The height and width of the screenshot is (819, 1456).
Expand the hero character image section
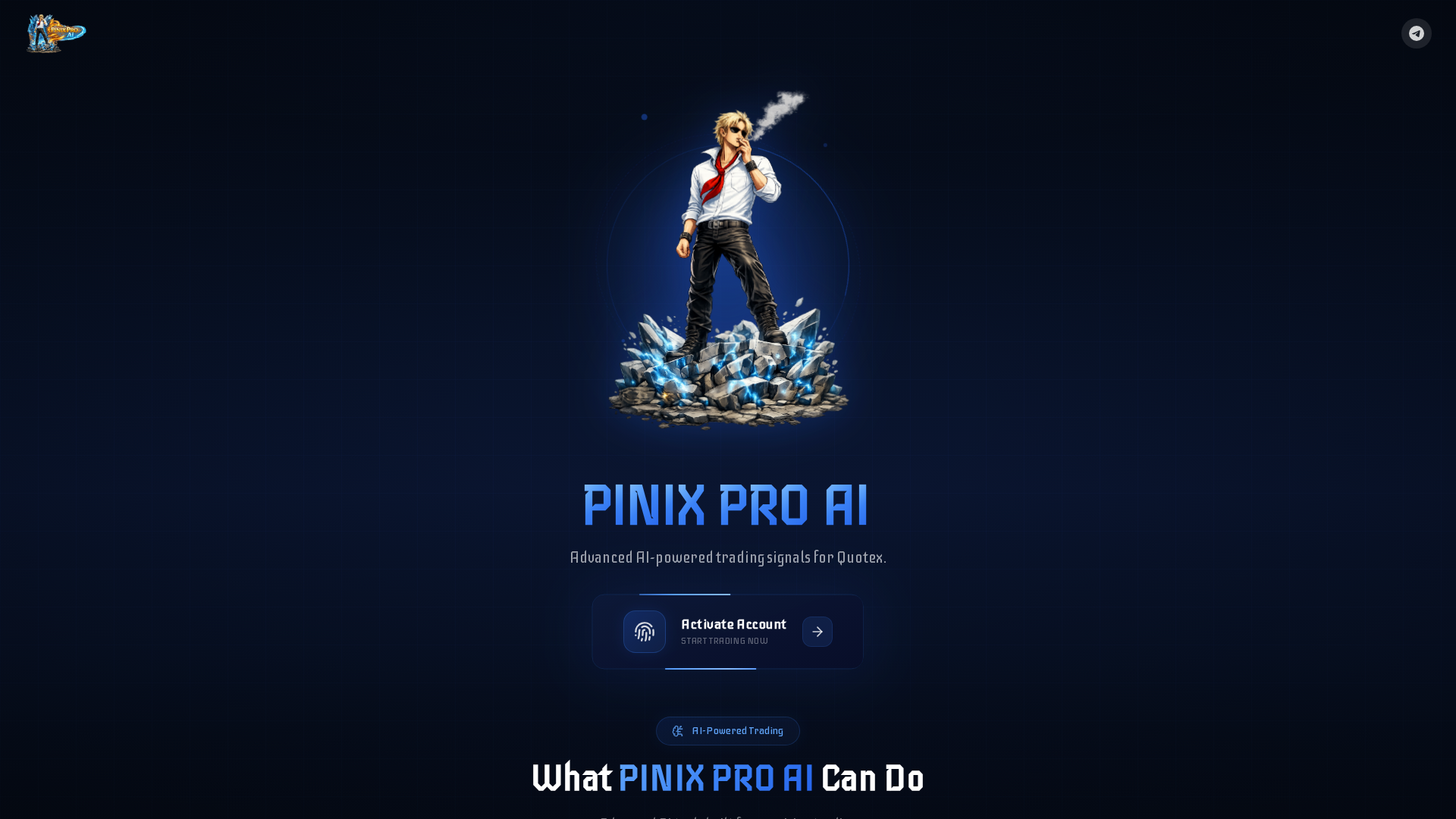pyautogui.click(x=727, y=265)
